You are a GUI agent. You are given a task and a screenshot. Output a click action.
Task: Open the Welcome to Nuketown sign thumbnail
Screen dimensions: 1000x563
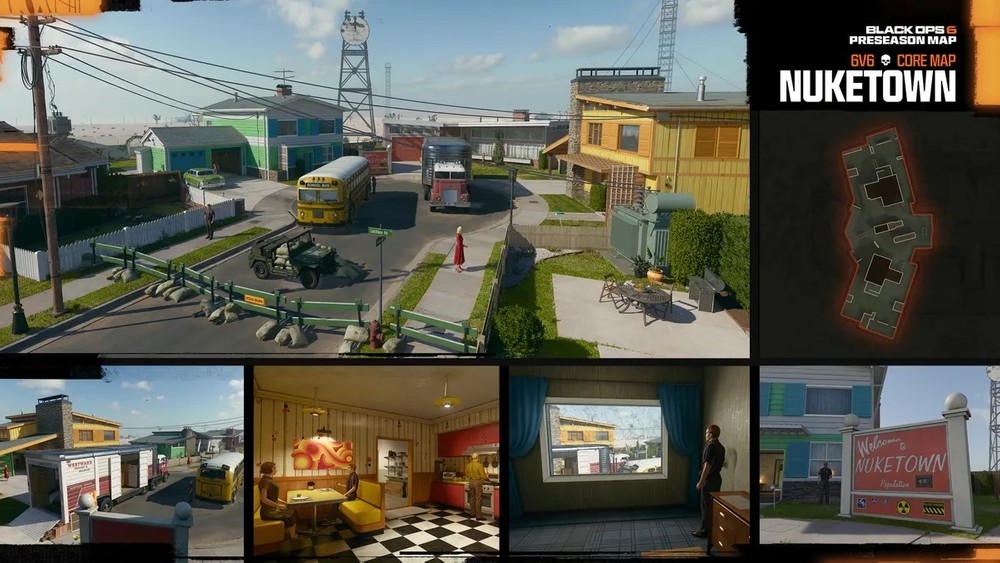[x=879, y=455]
